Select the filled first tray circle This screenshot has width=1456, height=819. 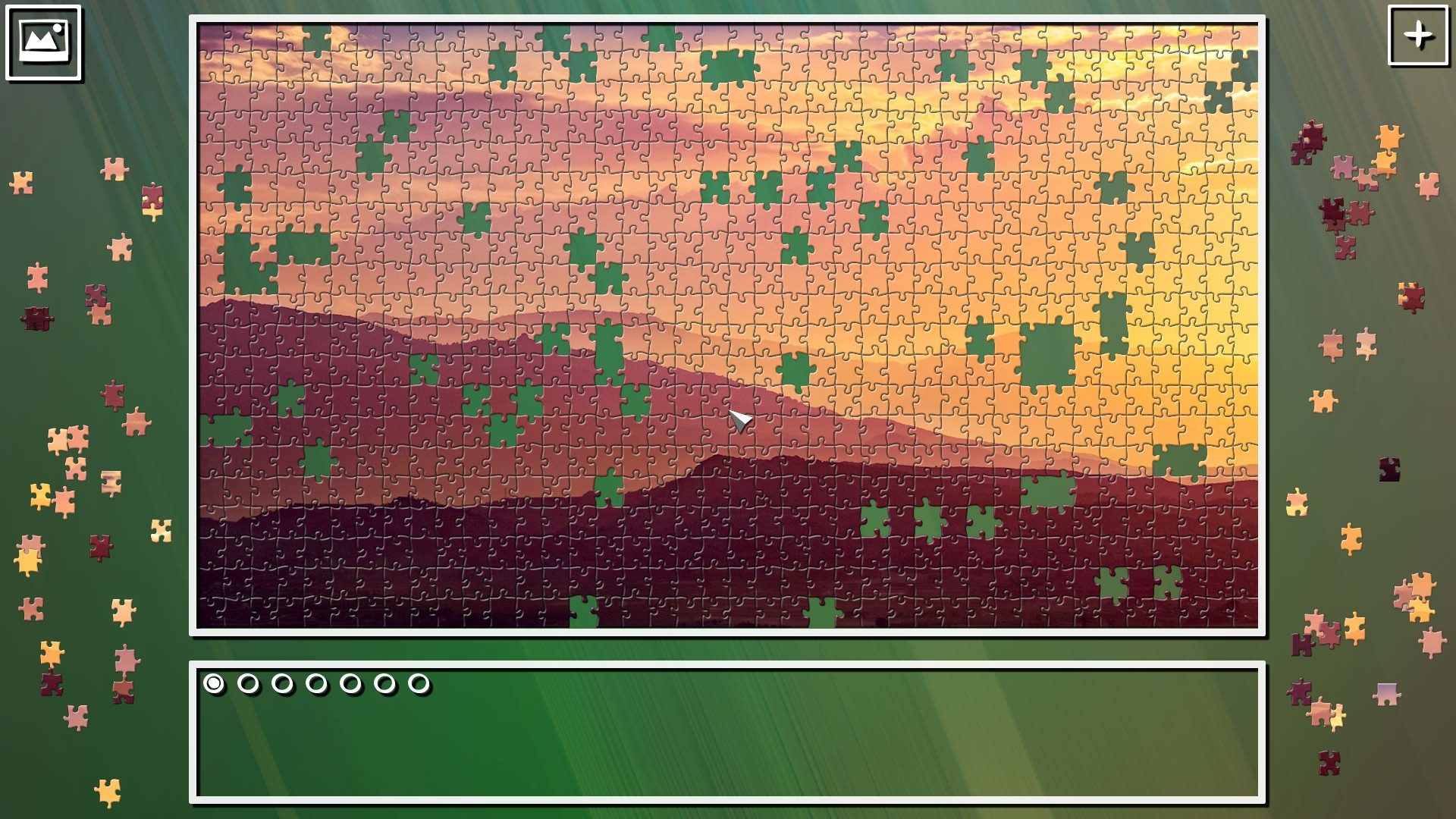213,684
